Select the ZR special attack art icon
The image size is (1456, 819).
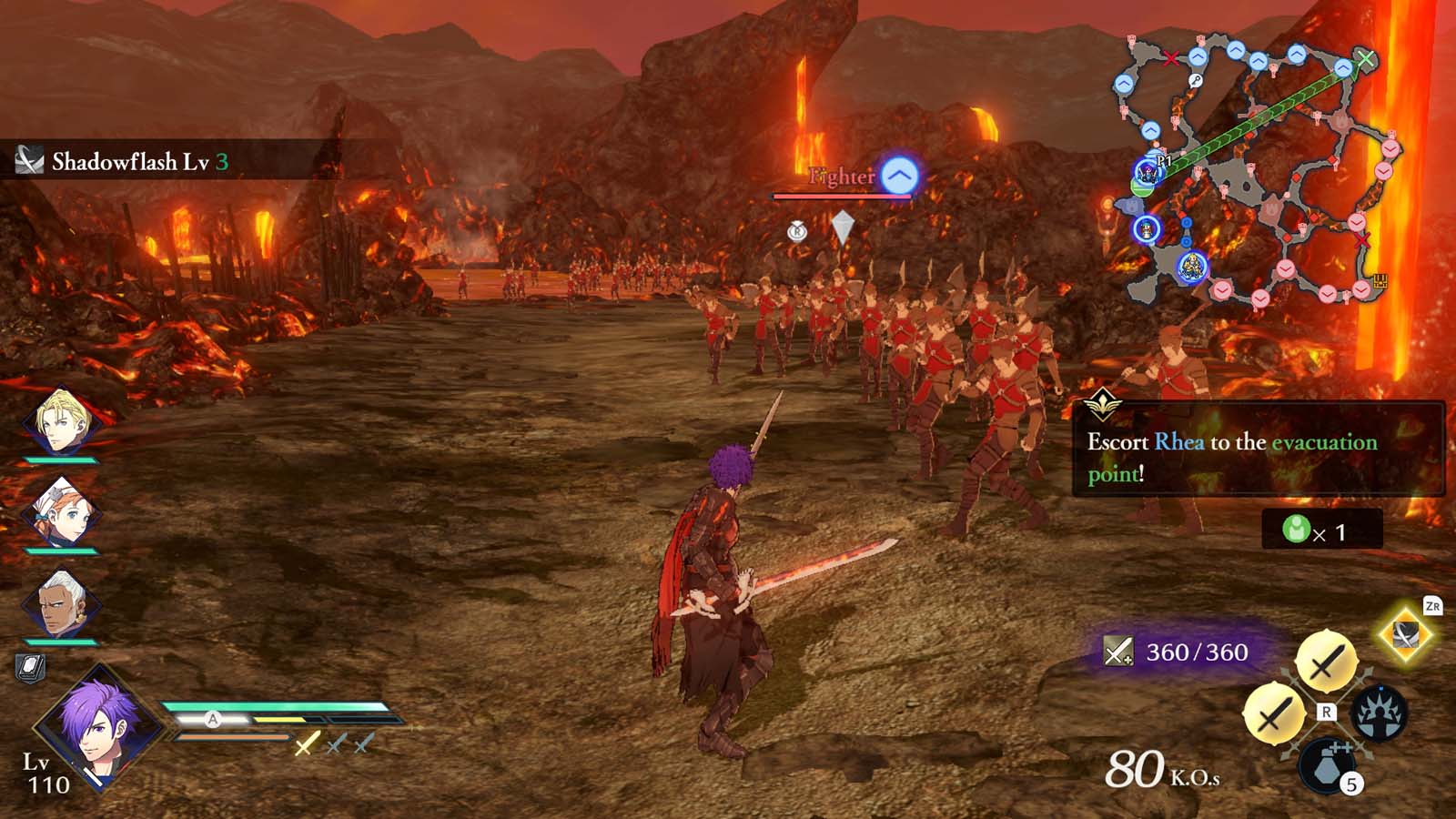(1405, 635)
